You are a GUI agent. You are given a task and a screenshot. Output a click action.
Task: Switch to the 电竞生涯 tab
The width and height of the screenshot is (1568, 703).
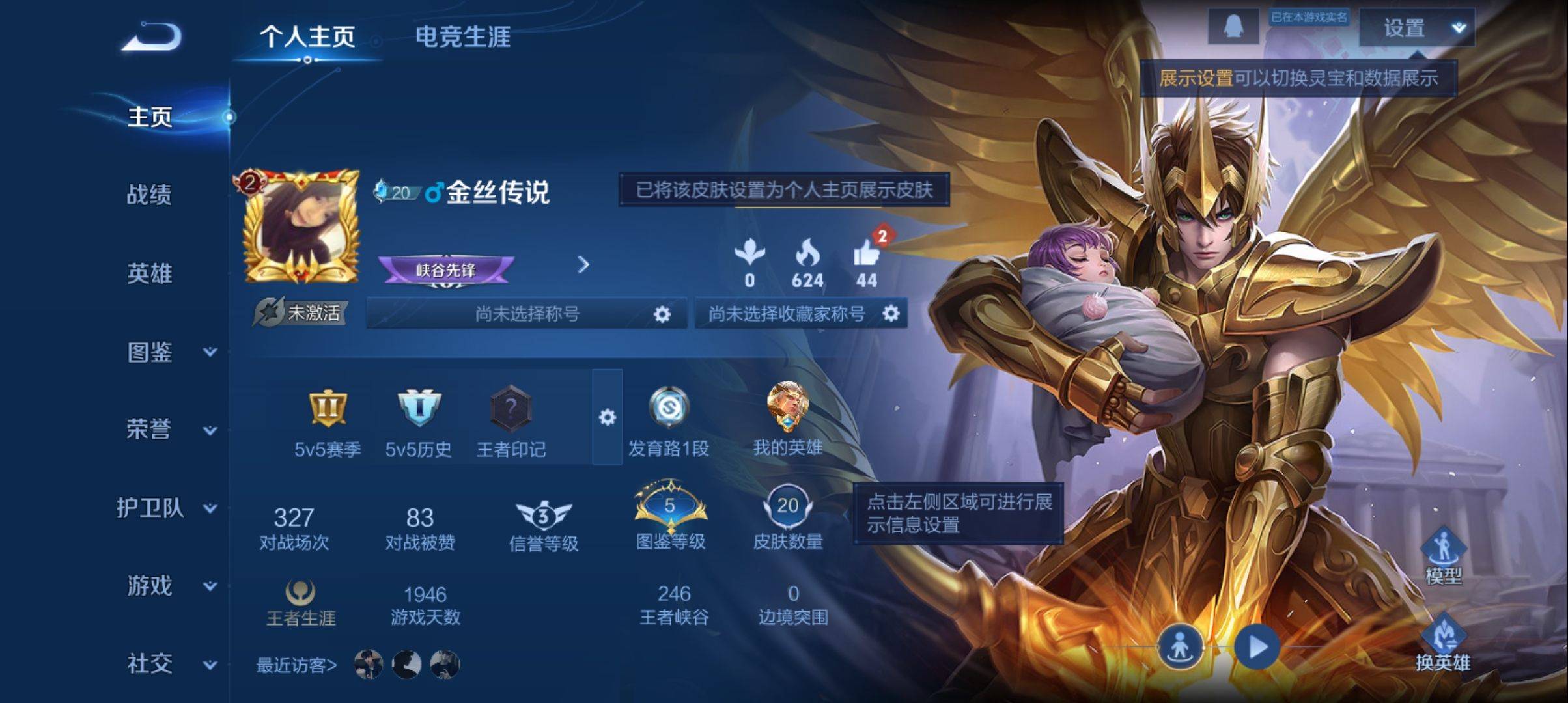click(x=463, y=36)
